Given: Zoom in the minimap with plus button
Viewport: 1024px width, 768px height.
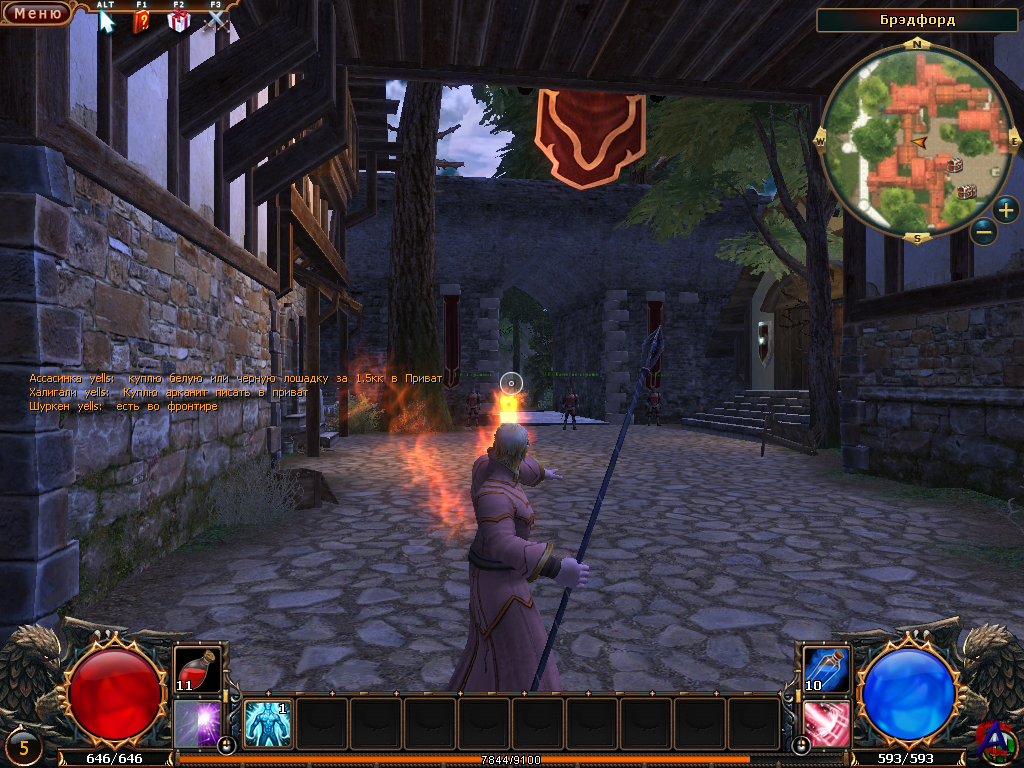Looking at the screenshot, I should pos(1005,210).
